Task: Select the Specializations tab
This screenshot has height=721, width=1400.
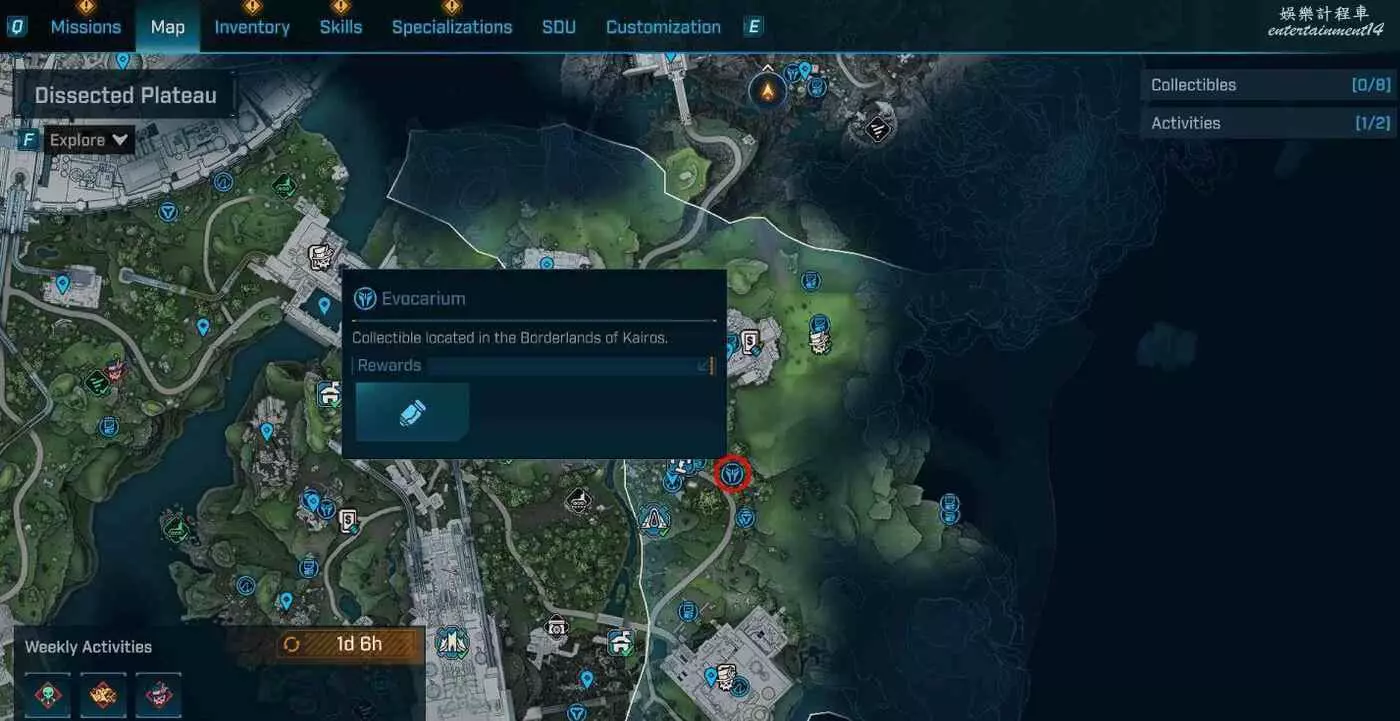Action: [x=452, y=27]
